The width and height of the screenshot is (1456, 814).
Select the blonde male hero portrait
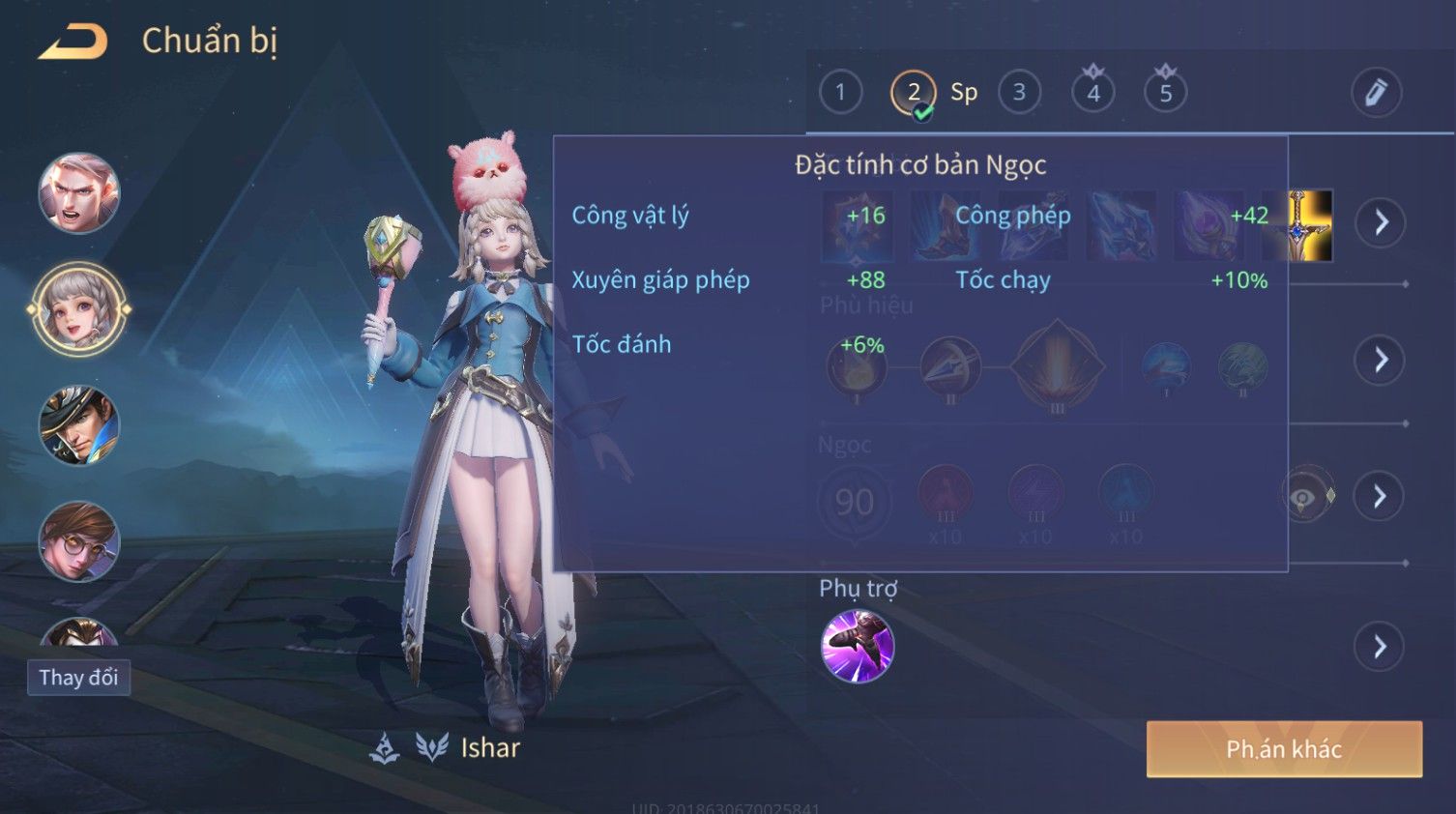tap(79, 193)
